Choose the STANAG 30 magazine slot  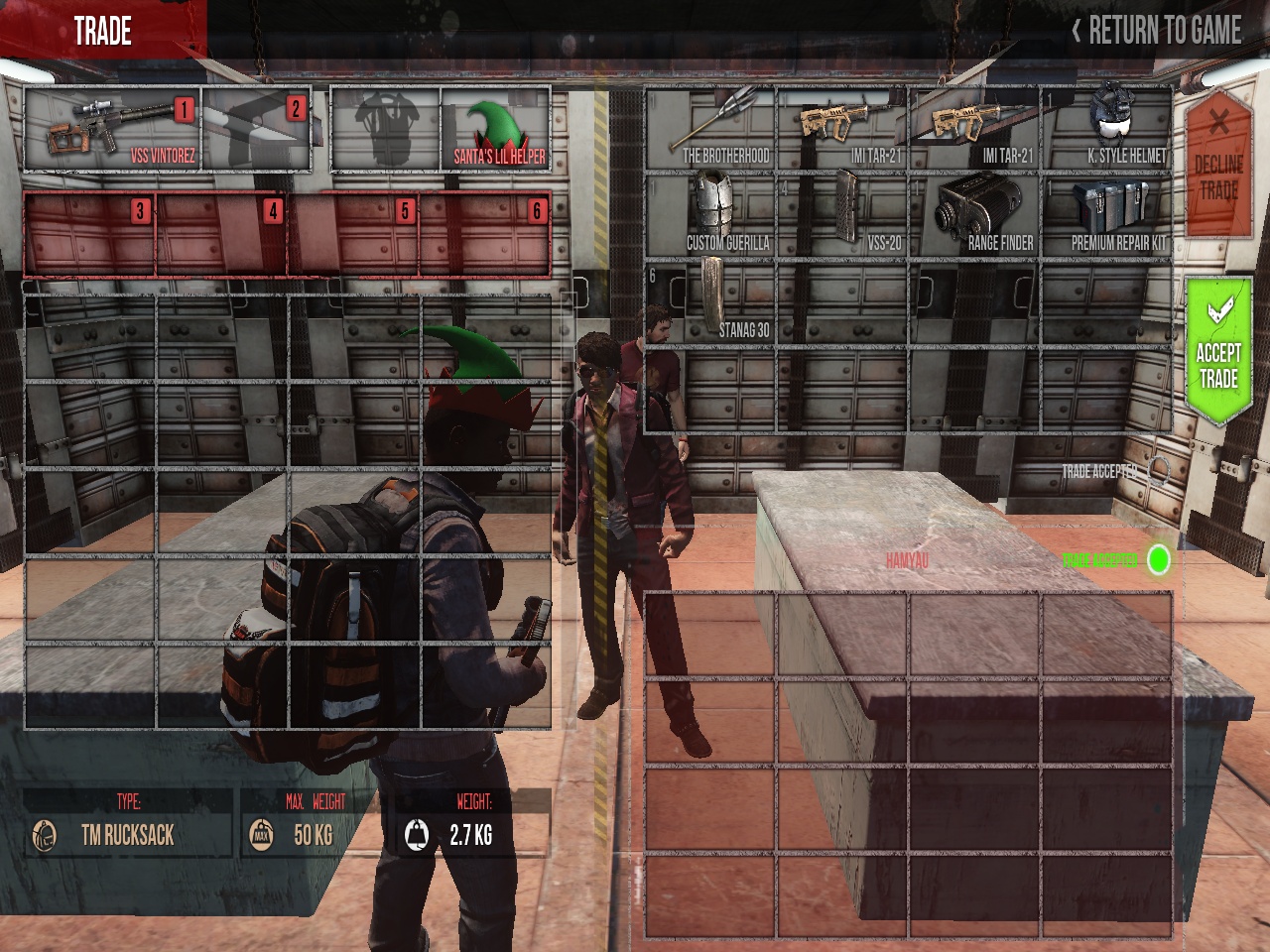[x=710, y=300]
